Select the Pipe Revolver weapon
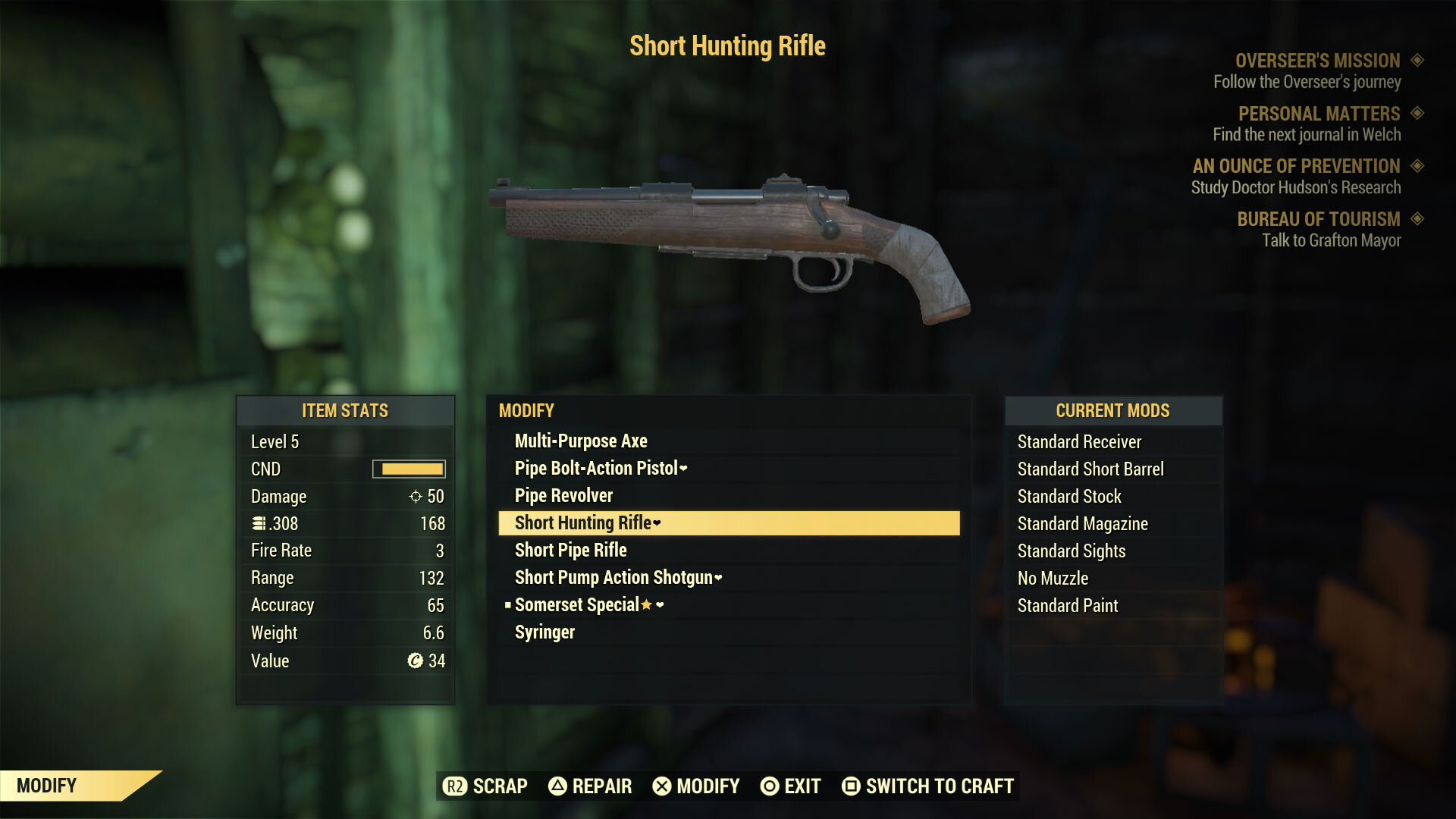Viewport: 1456px width, 819px height. point(563,496)
